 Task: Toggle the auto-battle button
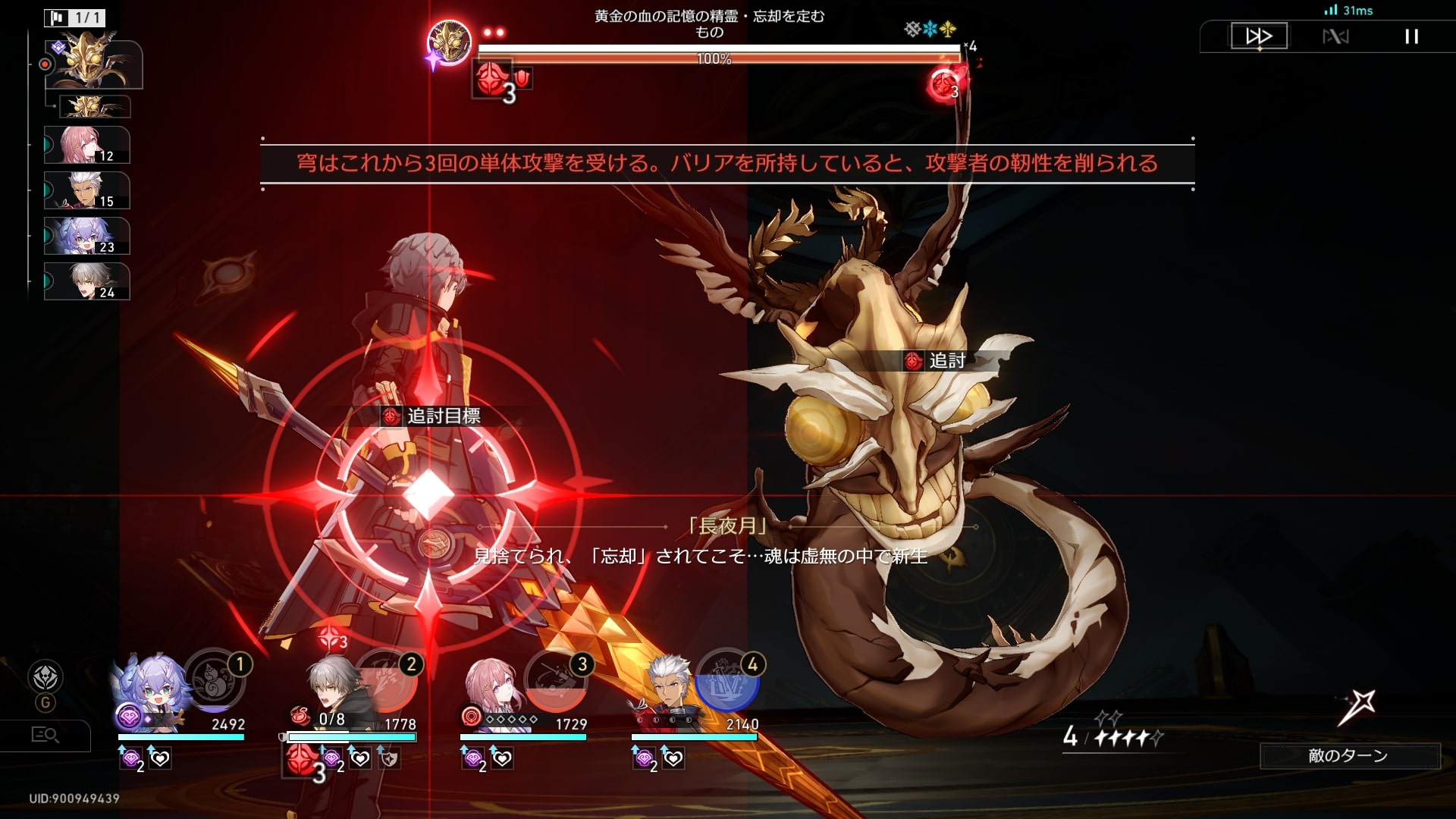1335,36
